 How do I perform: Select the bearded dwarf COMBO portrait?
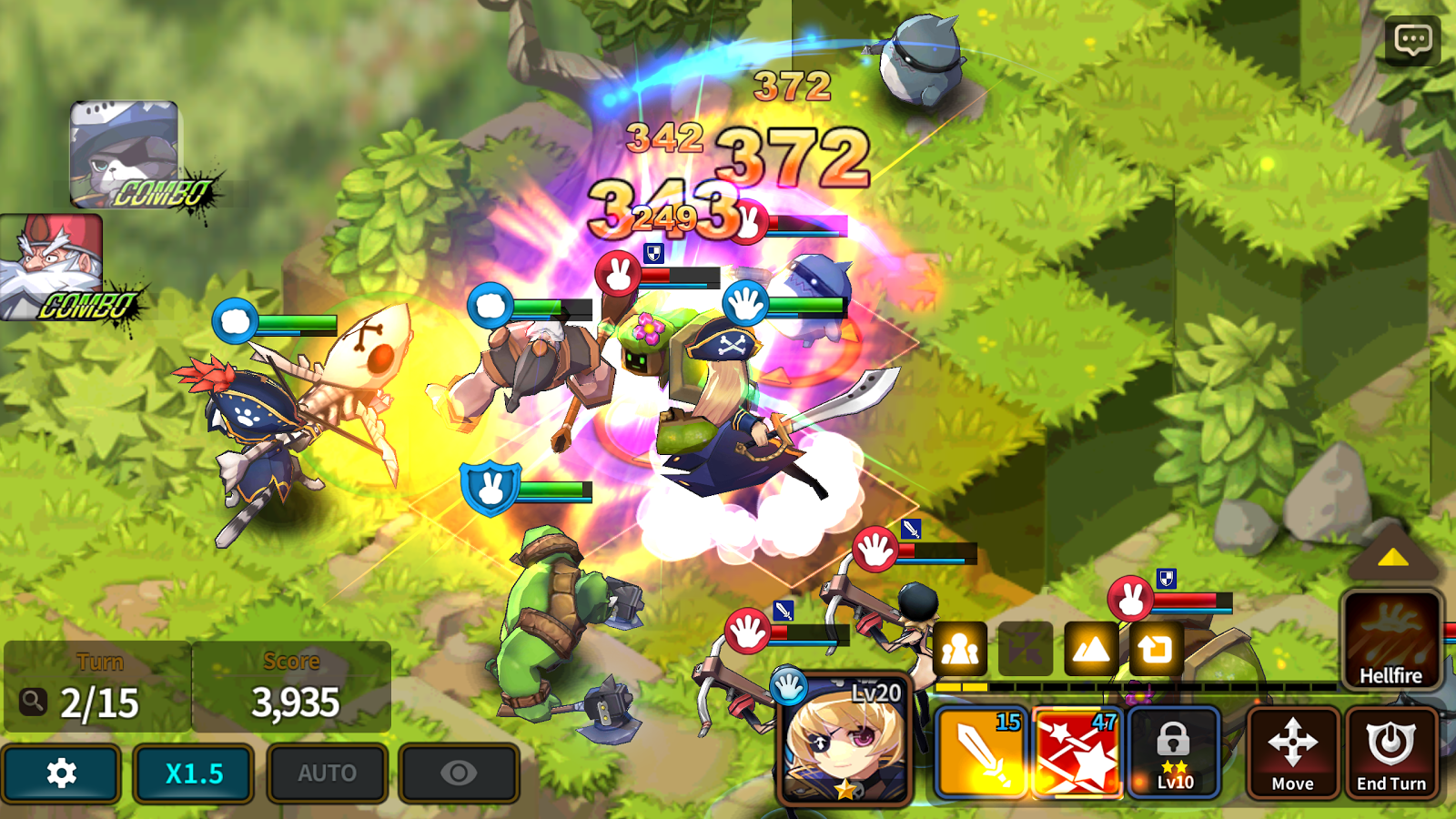50,261
